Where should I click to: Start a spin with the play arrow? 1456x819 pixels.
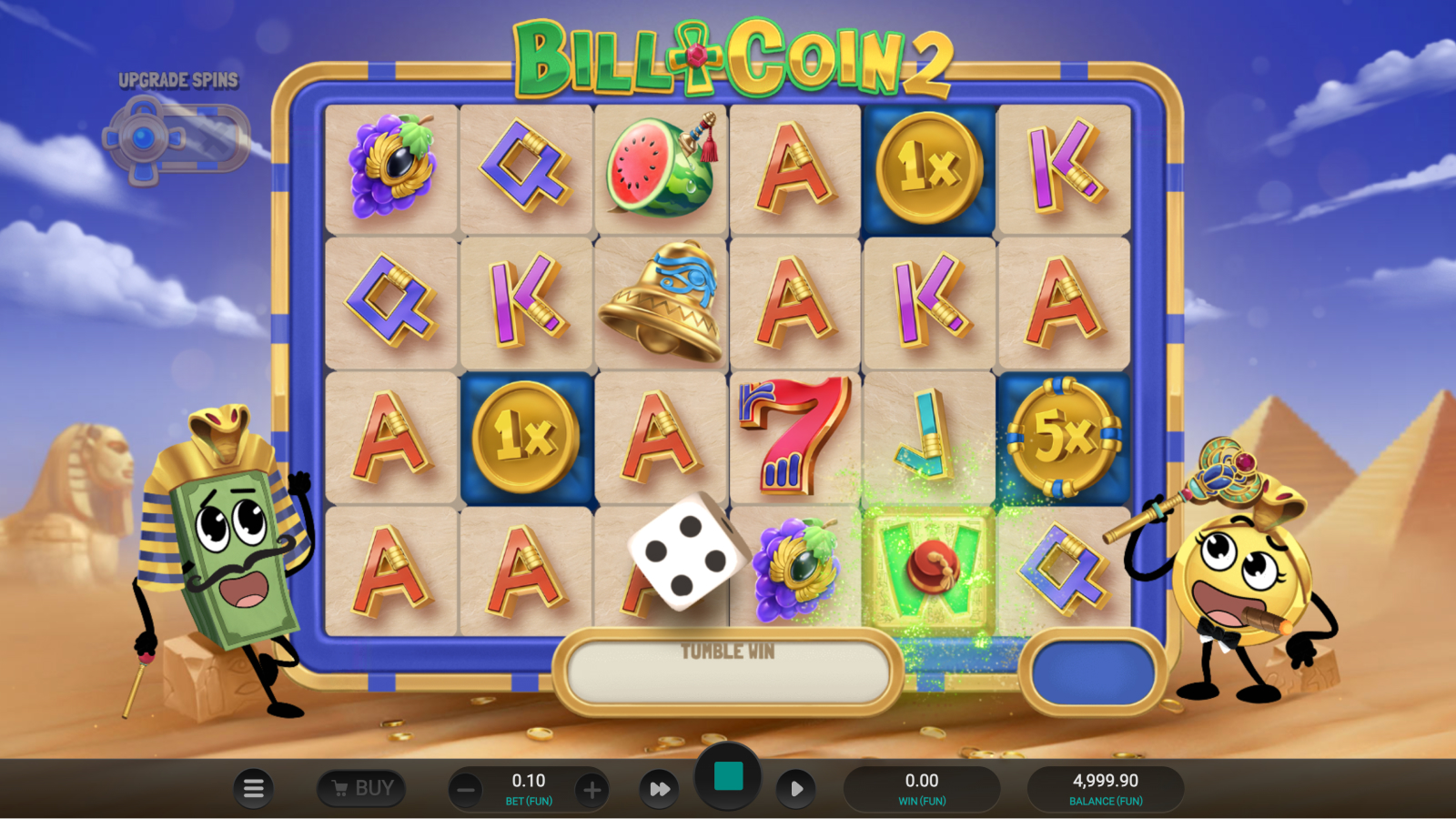(x=798, y=788)
